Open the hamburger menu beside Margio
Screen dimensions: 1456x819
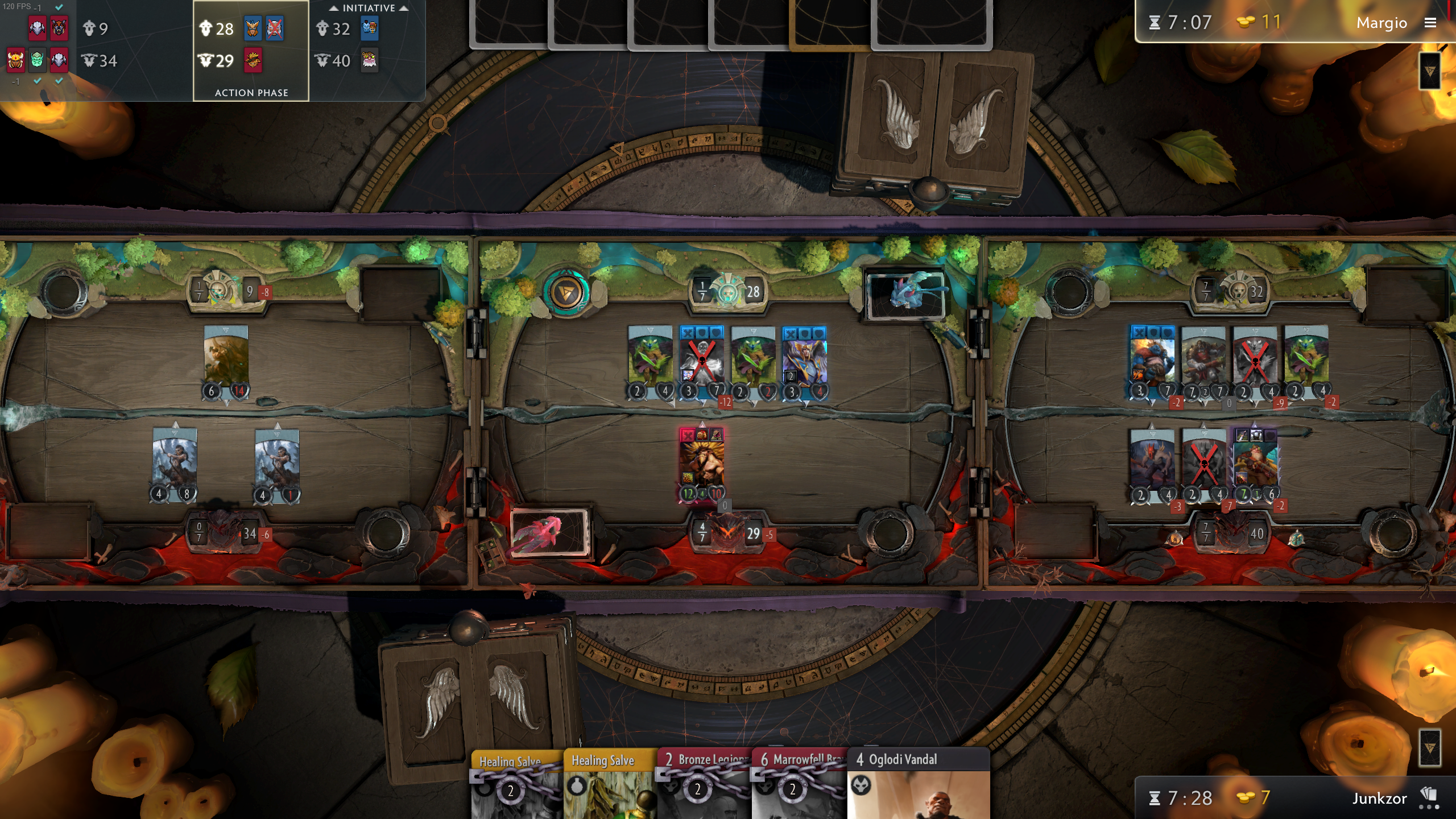click(1430, 23)
